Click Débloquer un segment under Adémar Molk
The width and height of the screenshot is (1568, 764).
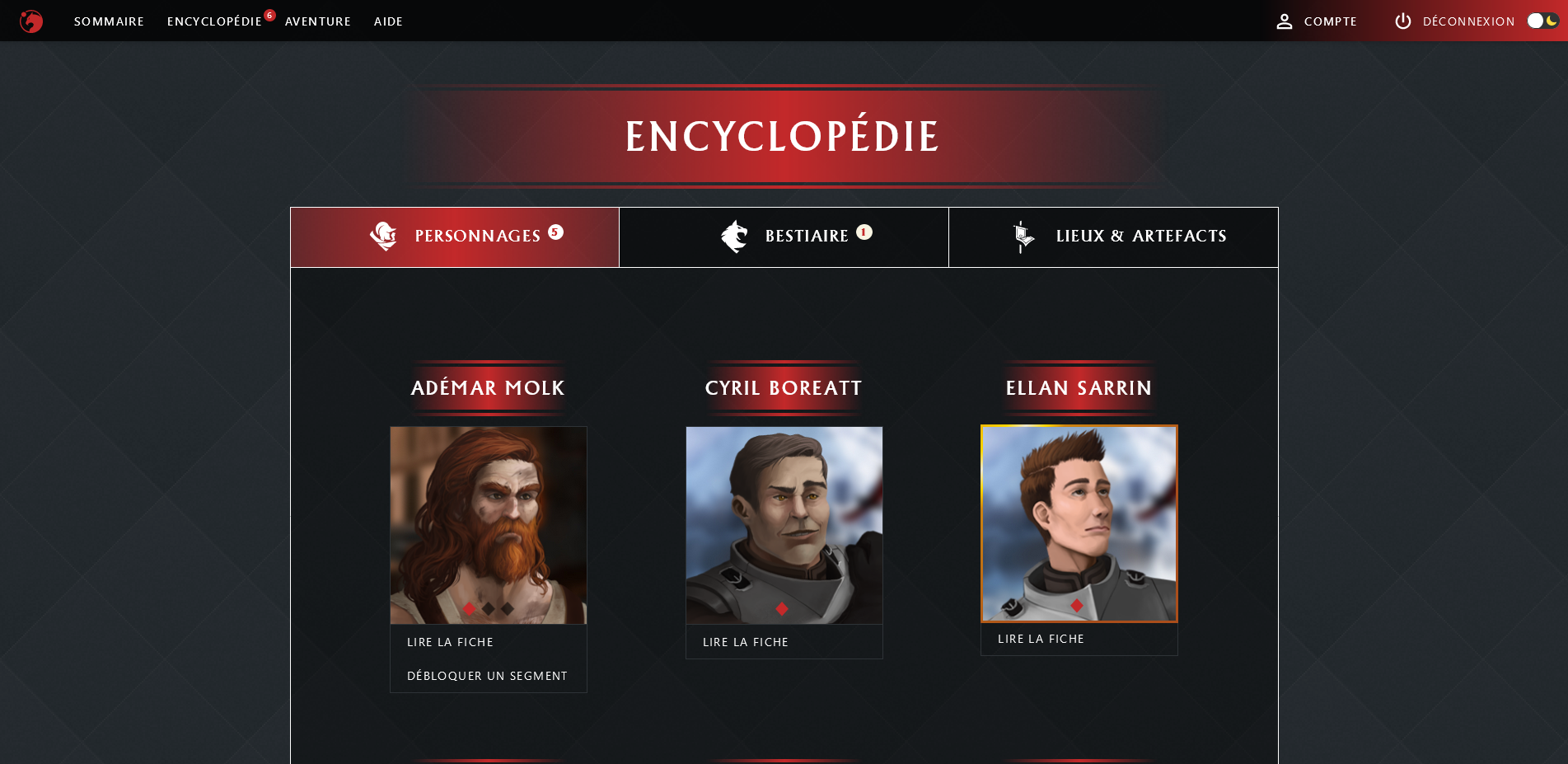486,675
